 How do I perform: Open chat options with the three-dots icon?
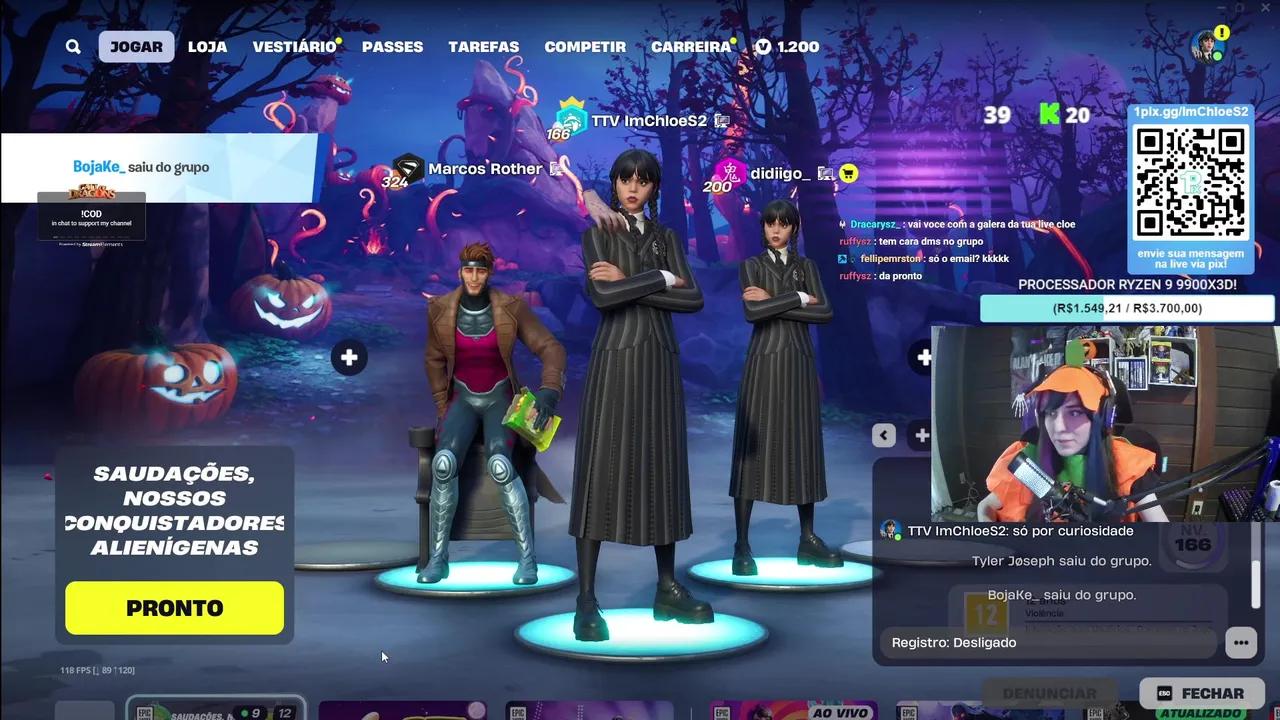(1241, 642)
